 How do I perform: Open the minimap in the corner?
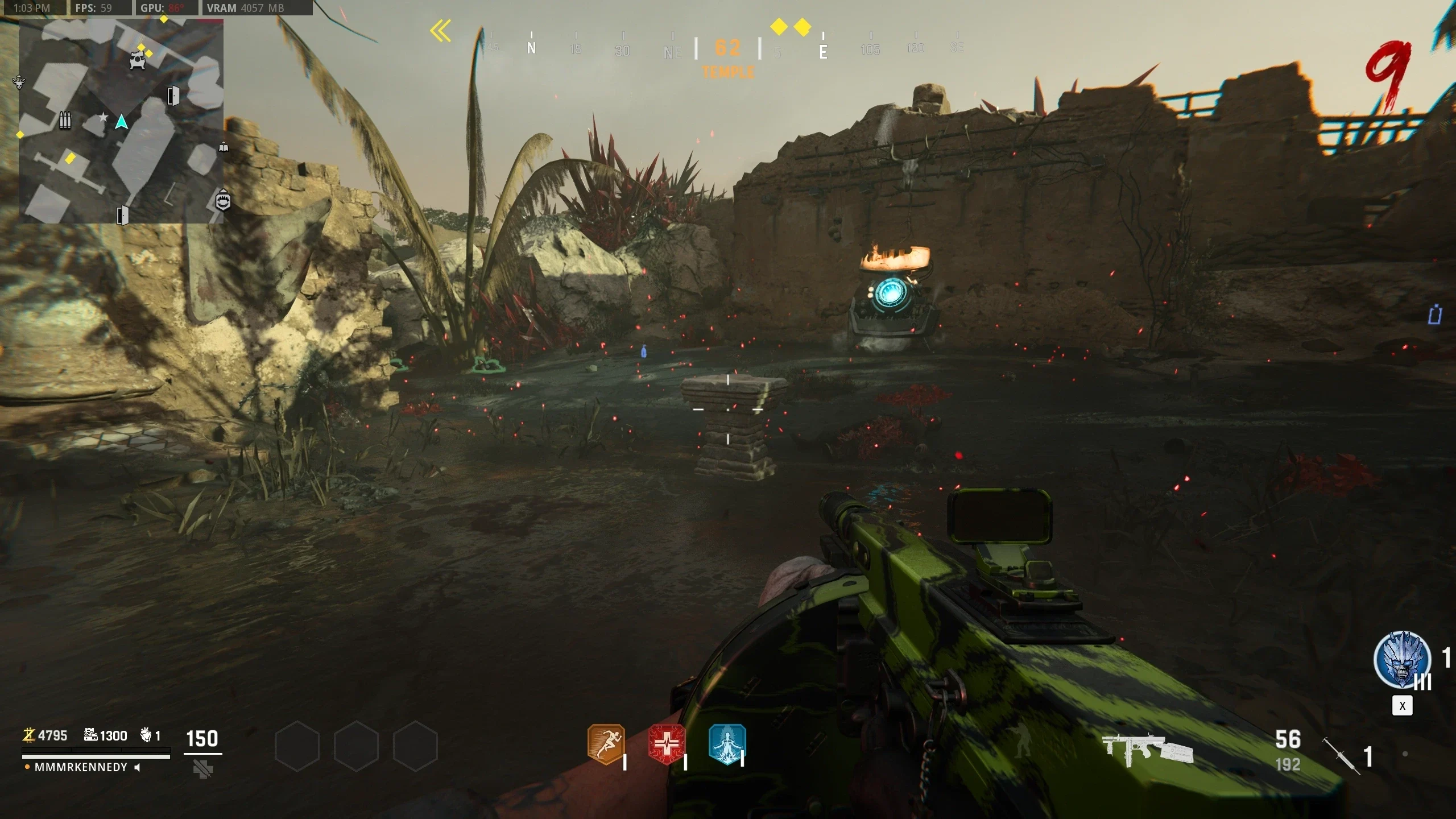click(x=121, y=121)
